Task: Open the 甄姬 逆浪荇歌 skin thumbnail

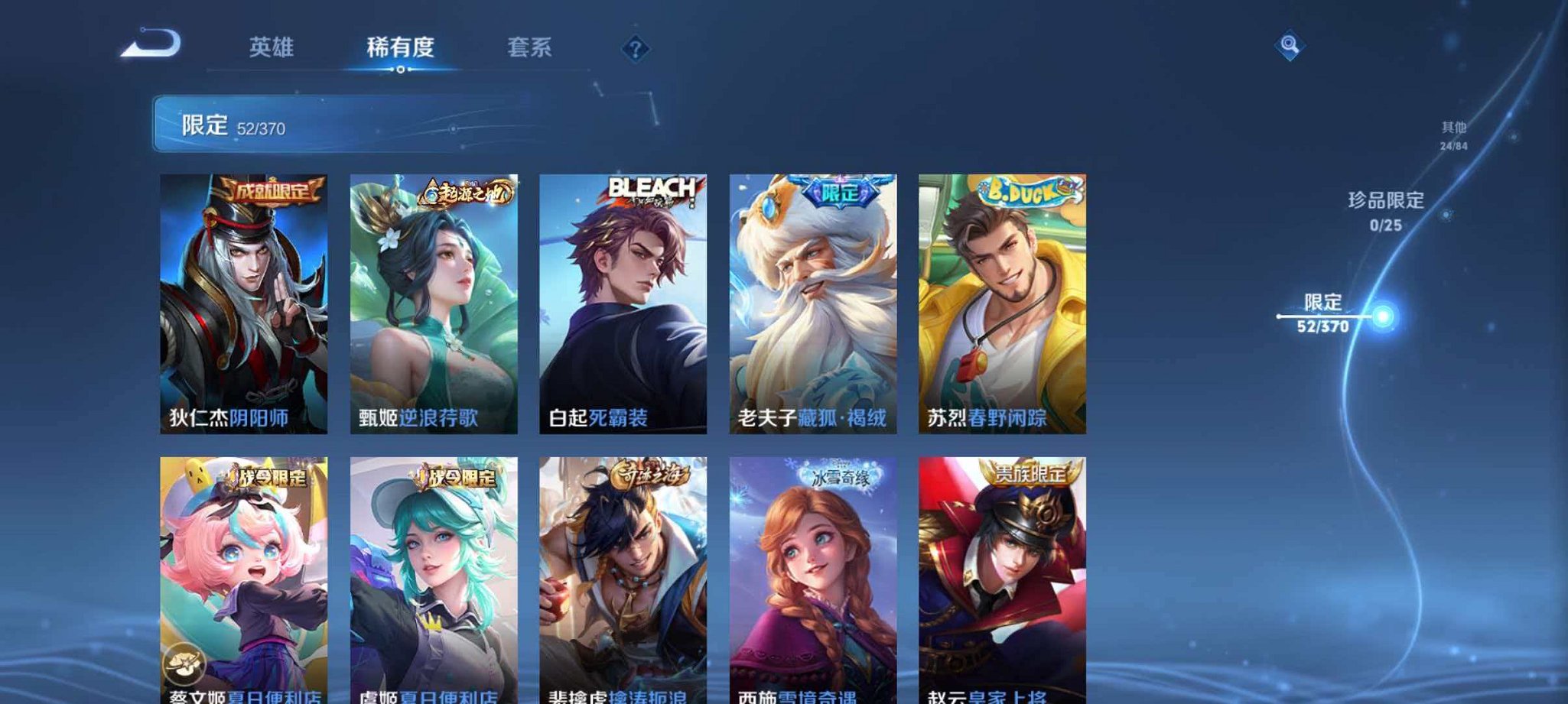Action: 438,306
